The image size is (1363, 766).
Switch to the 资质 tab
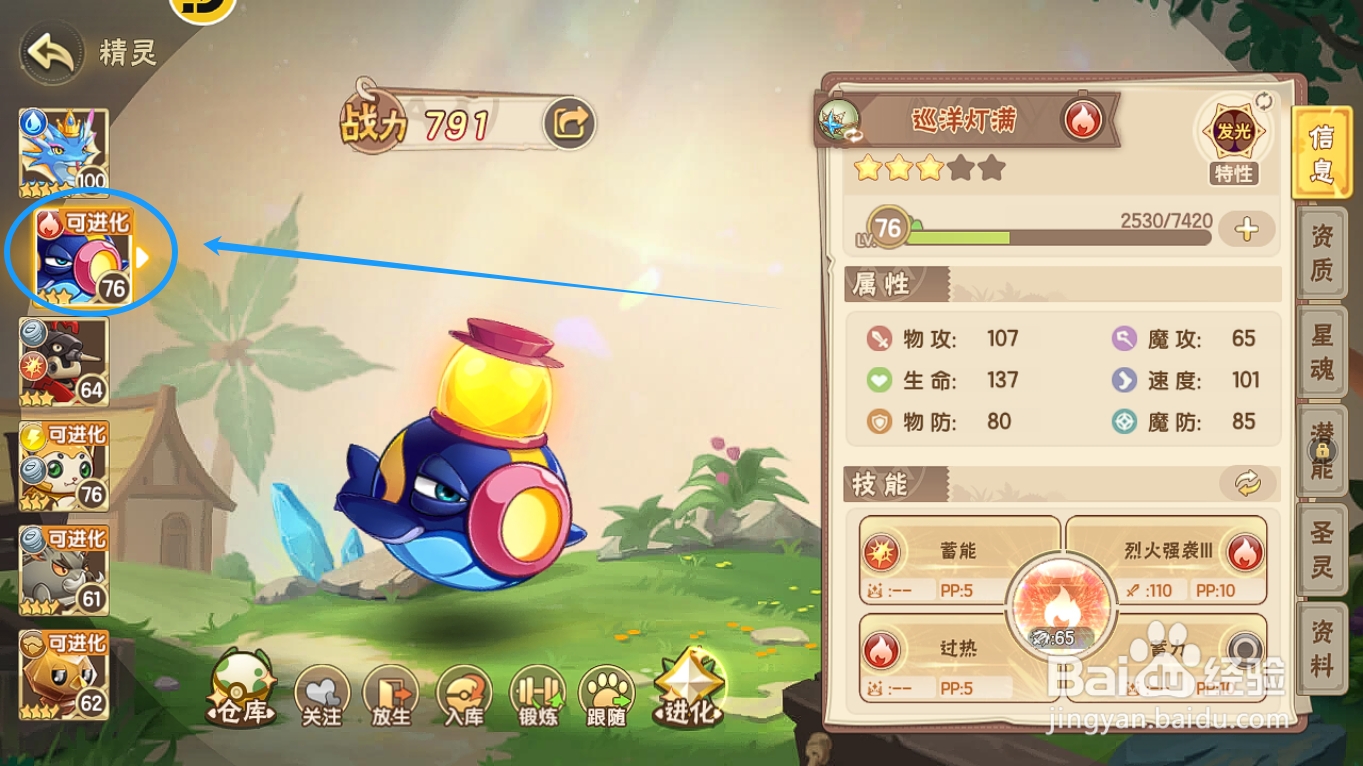[x=1323, y=255]
